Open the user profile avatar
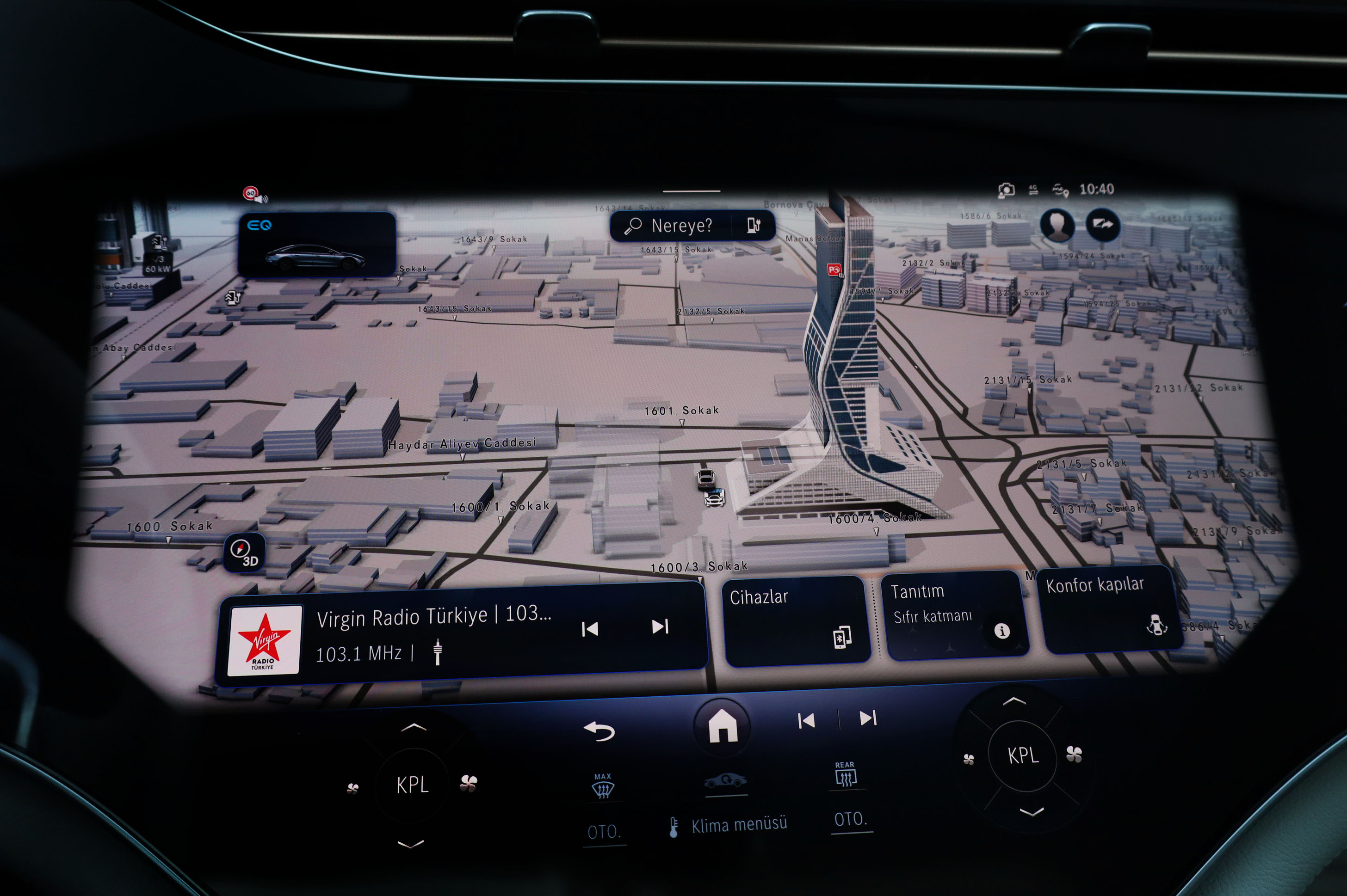Screen dimensions: 1347x896 (x=1057, y=225)
